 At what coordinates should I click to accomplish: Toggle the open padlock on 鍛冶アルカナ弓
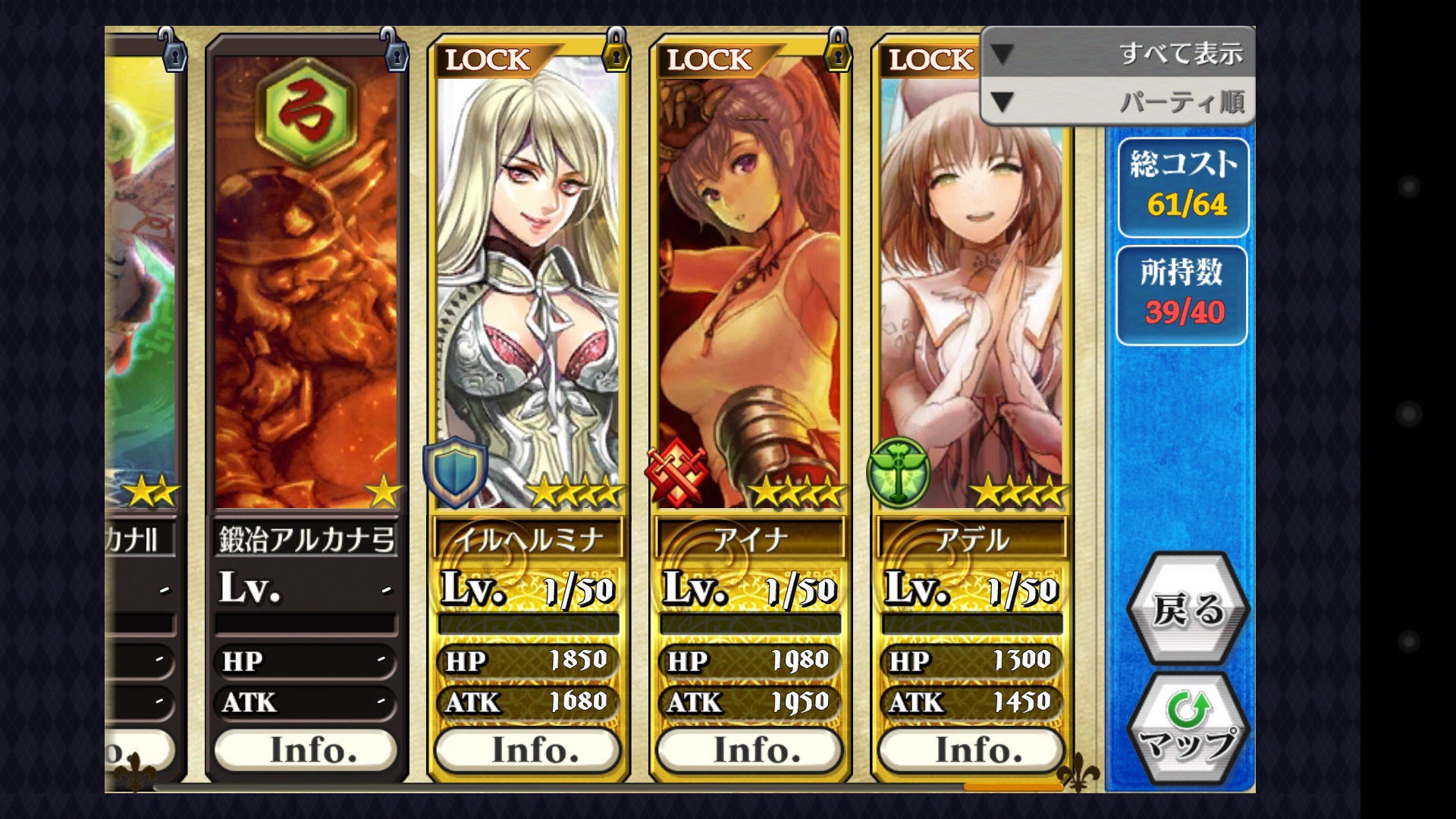click(x=394, y=50)
